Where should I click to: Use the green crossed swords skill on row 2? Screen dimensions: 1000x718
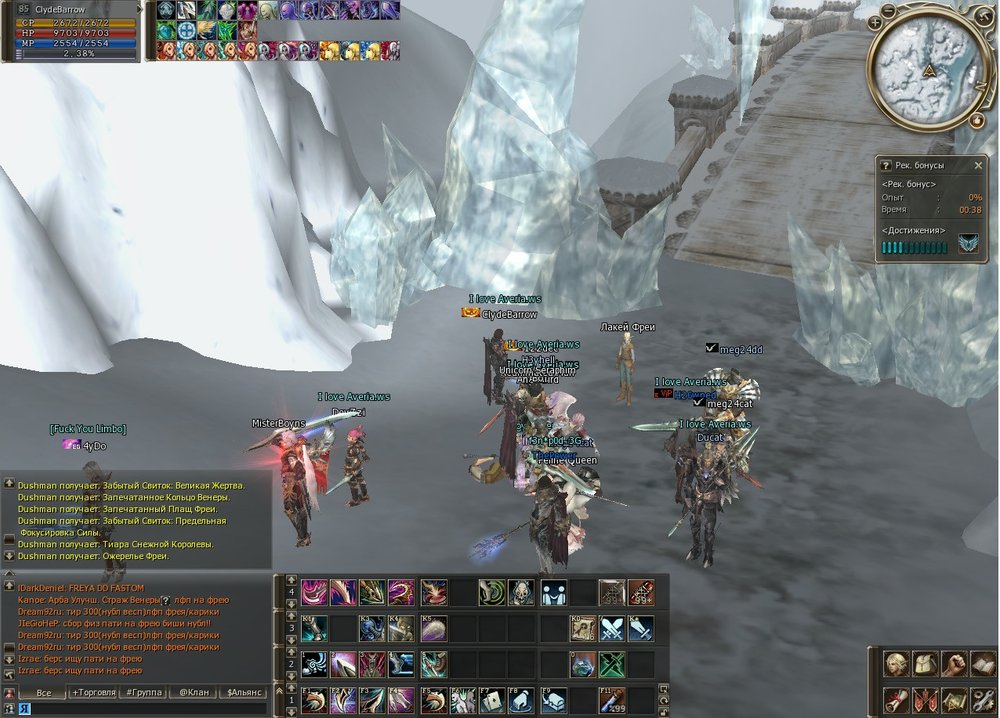612,664
